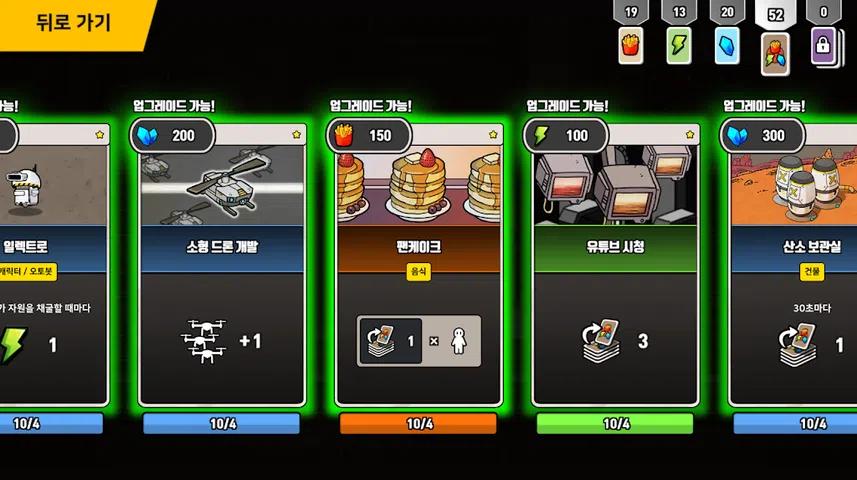Open the character card deck icon
Image resolution: width=857 pixels, height=480 pixels.
pyautogui.click(x=775, y=50)
